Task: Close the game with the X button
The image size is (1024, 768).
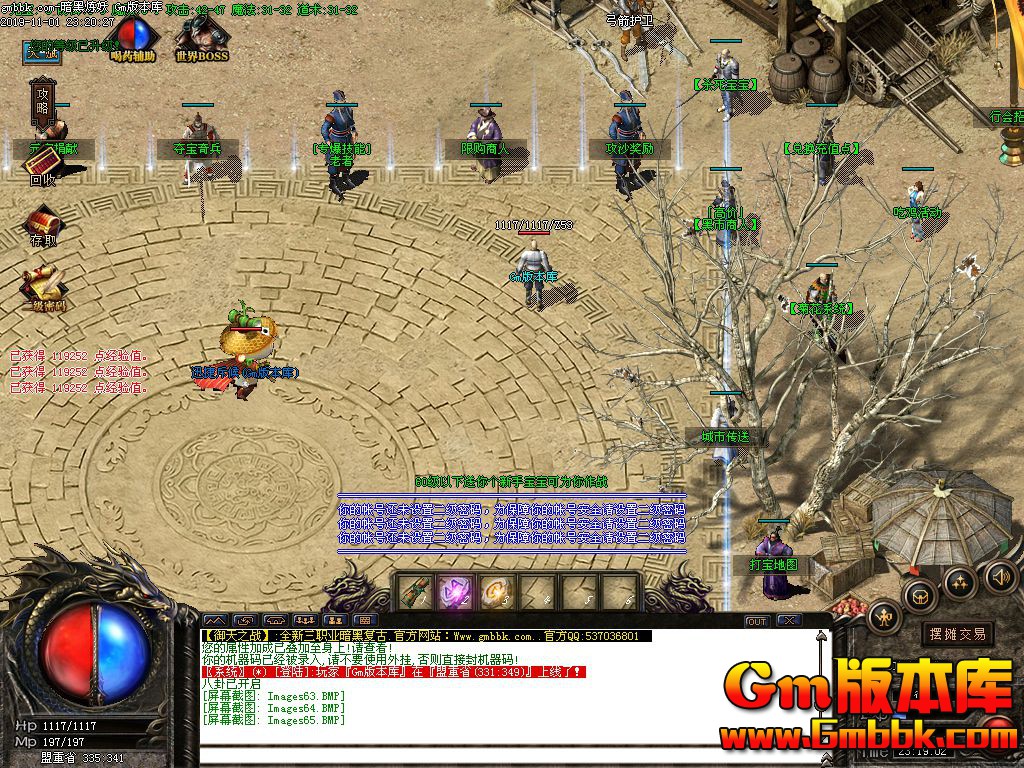Action: 788,621
